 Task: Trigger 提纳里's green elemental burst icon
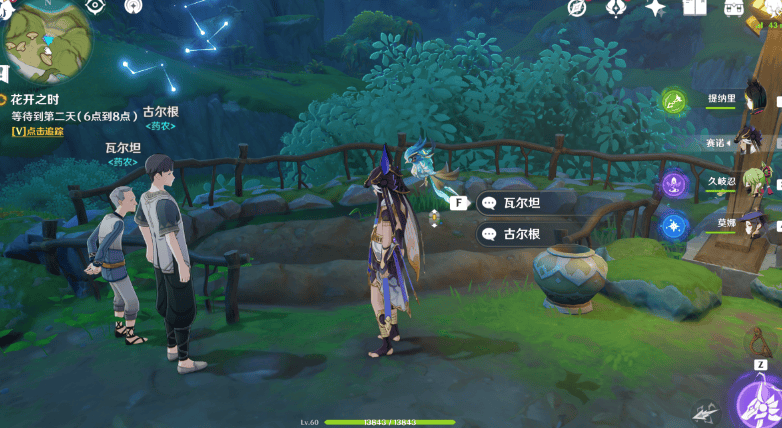(x=674, y=100)
